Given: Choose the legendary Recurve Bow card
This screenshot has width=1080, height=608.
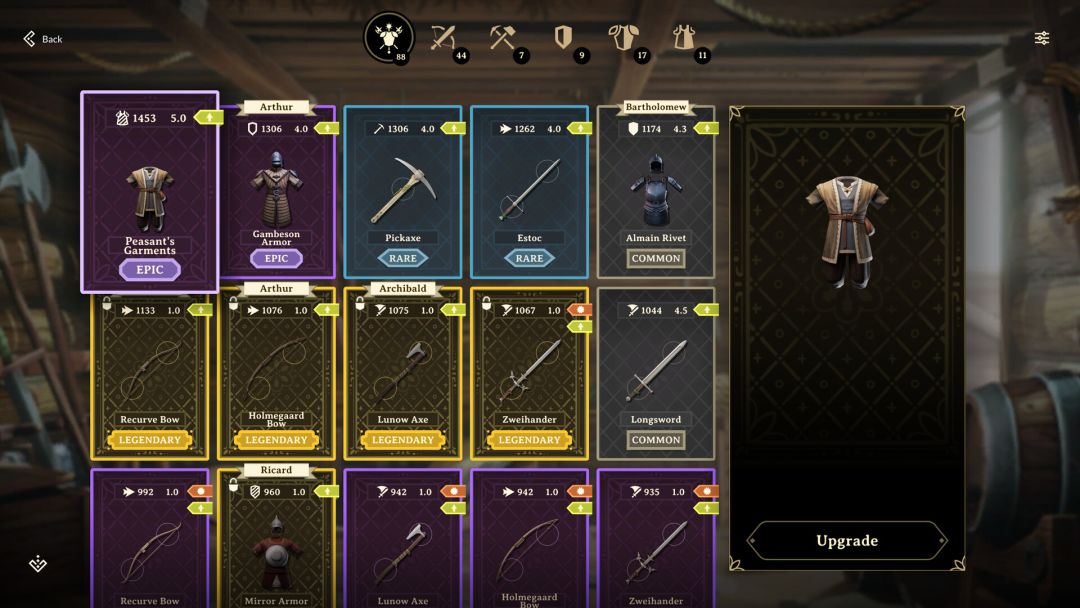Looking at the screenshot, I should coord(150,373).
